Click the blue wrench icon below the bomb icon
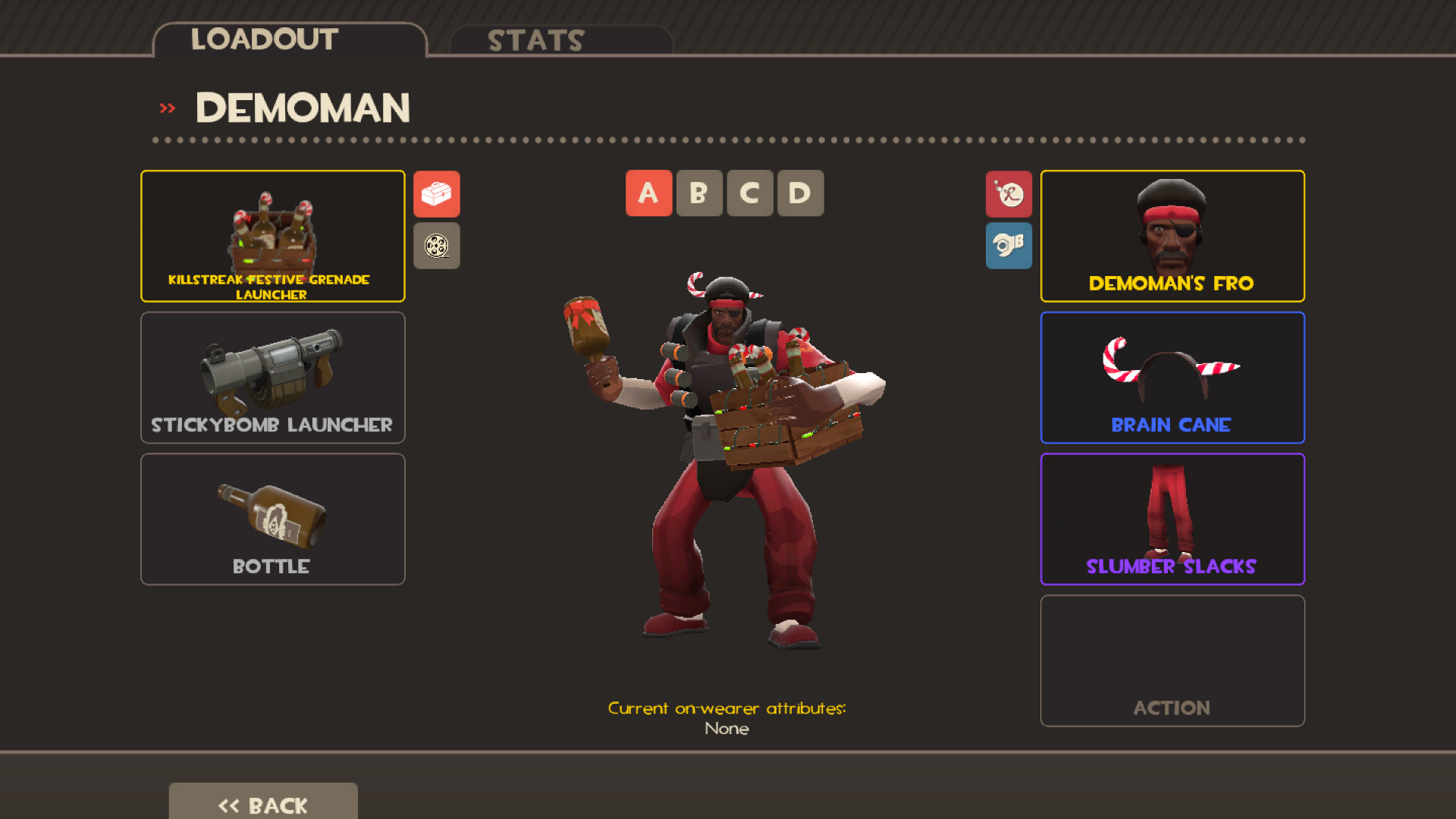Image resolution: width=1456 pixels, height=819 pixels. [1009, 246]
